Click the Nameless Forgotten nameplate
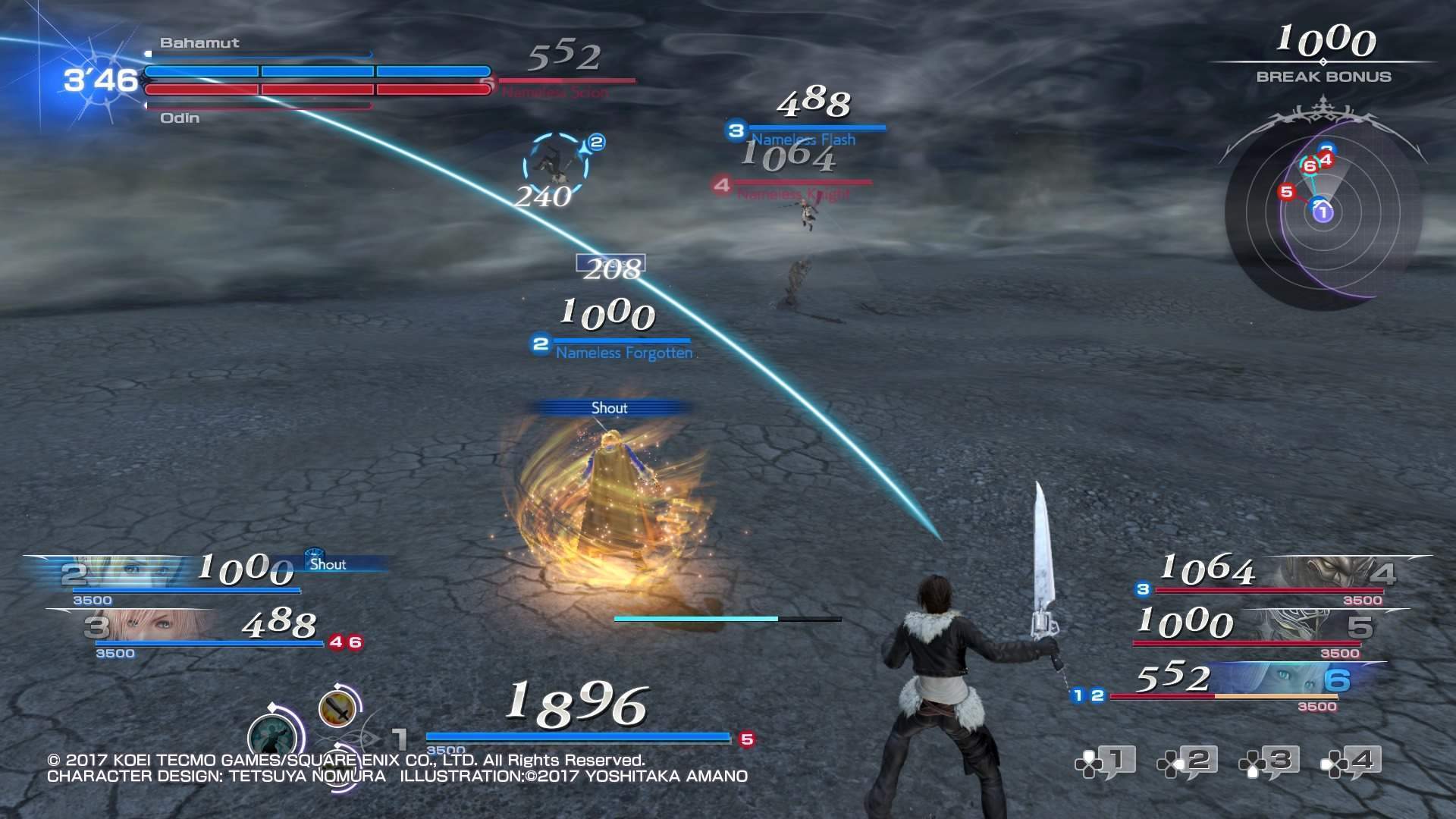The image size is (1456, 819). (623, 353)
